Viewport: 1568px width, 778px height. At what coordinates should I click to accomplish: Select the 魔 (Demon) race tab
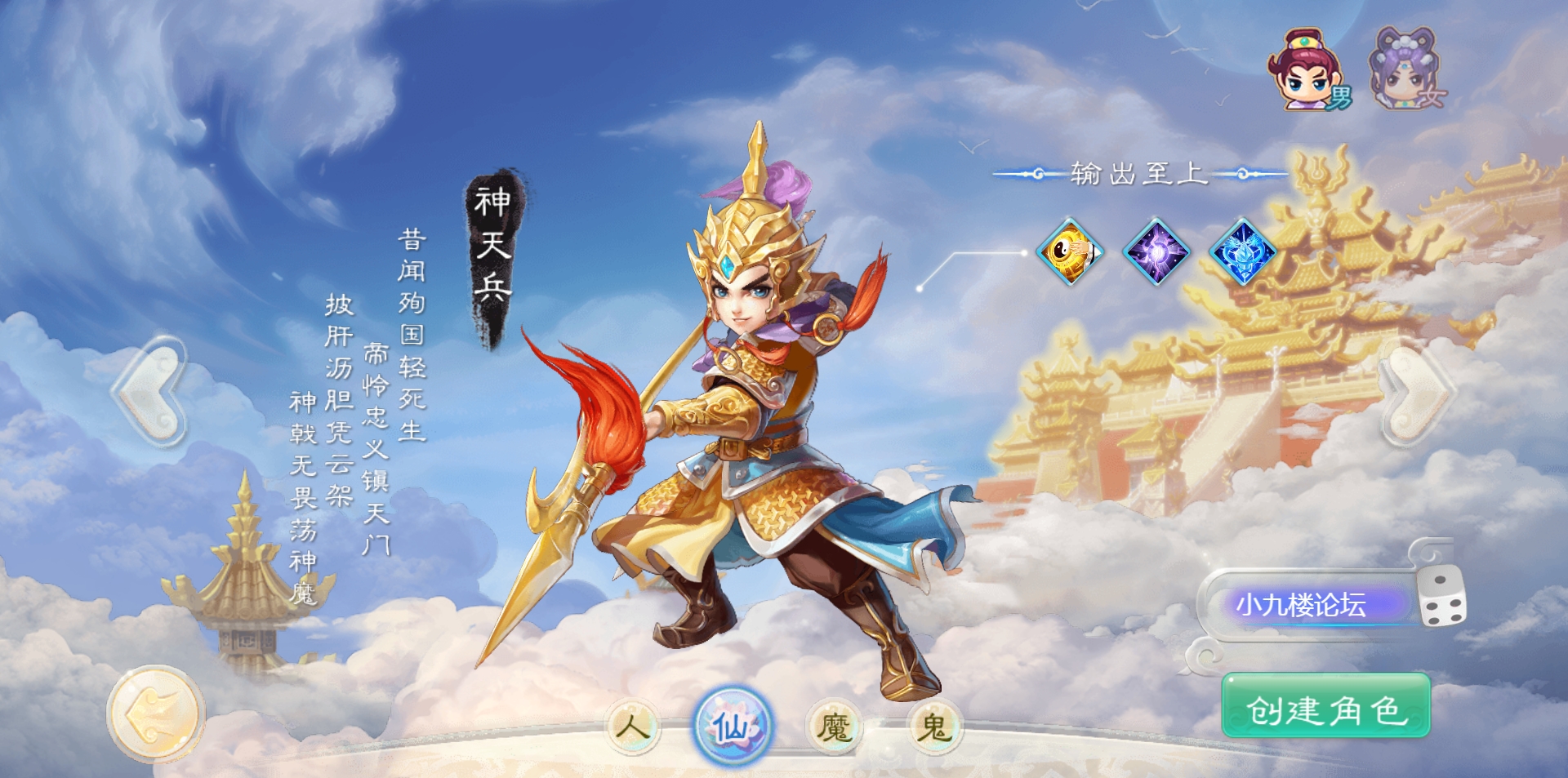coord(834,726)
